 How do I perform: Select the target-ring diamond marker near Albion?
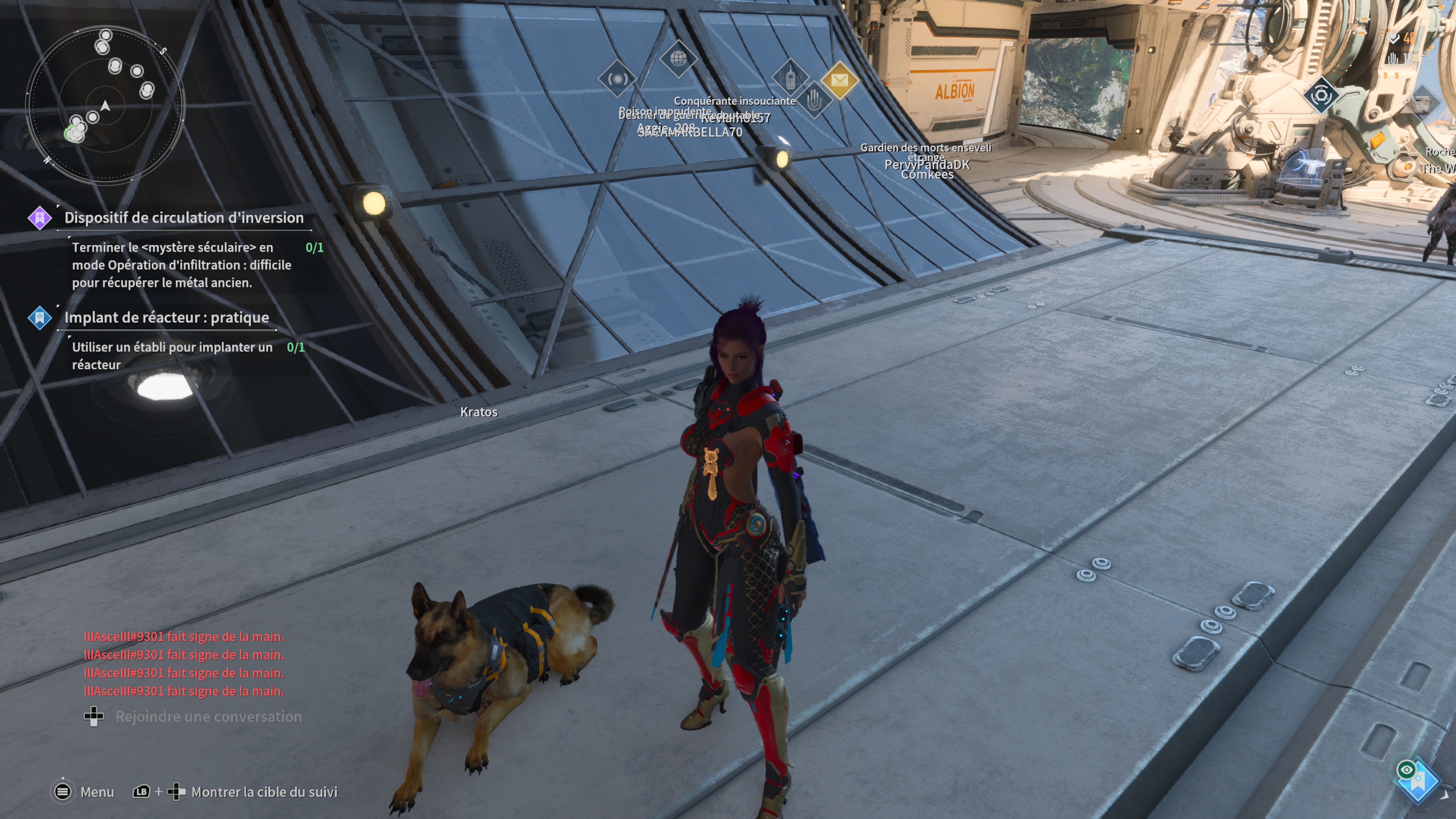1321,95
